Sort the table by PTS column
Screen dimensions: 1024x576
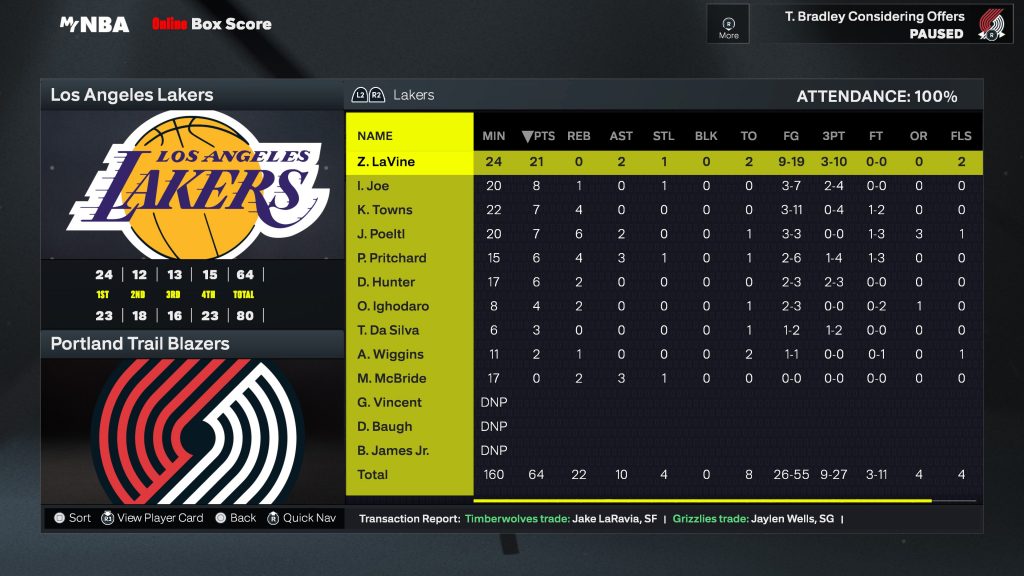click(538, 136)
